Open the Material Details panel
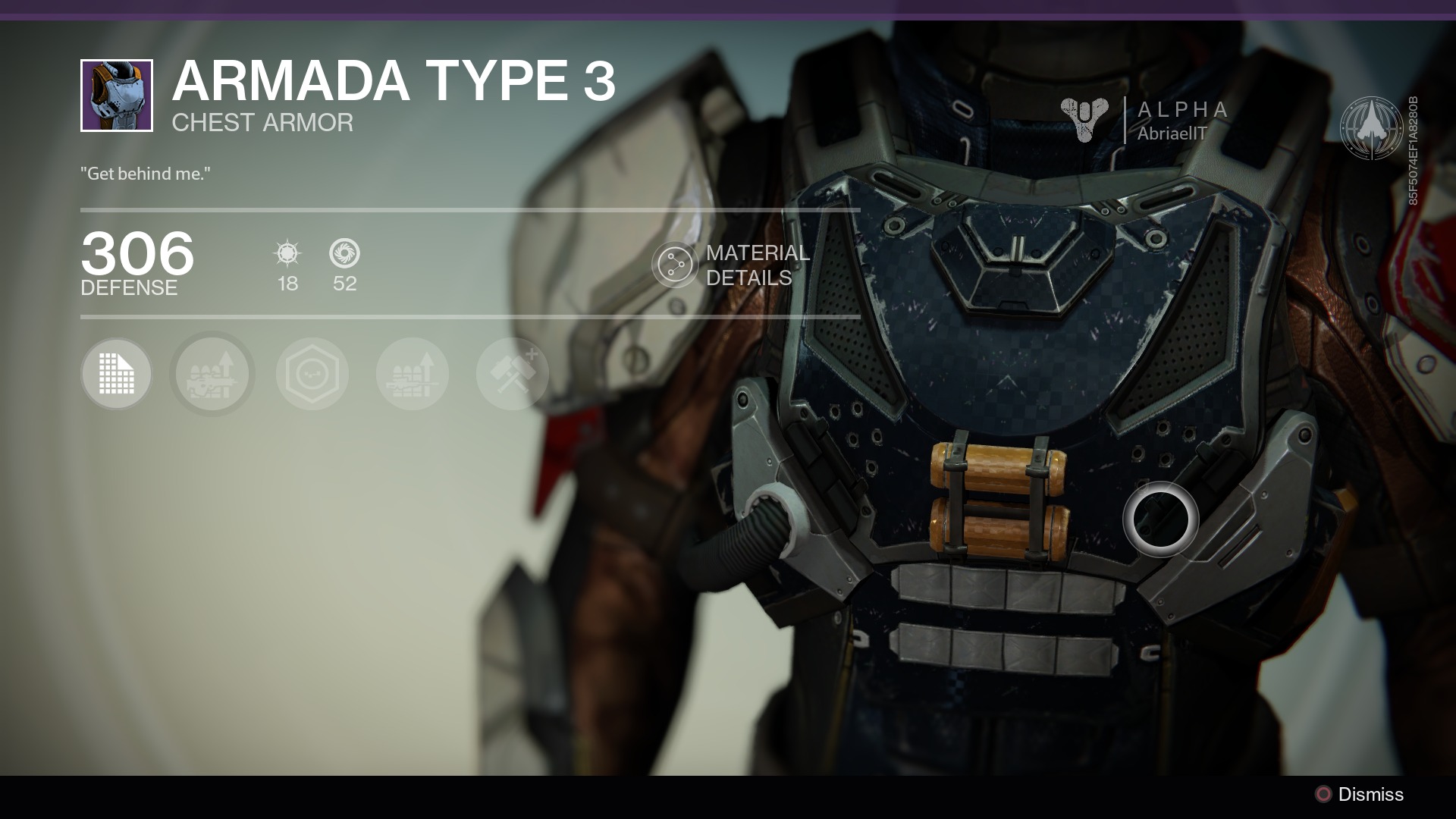 tap(674, 265)
